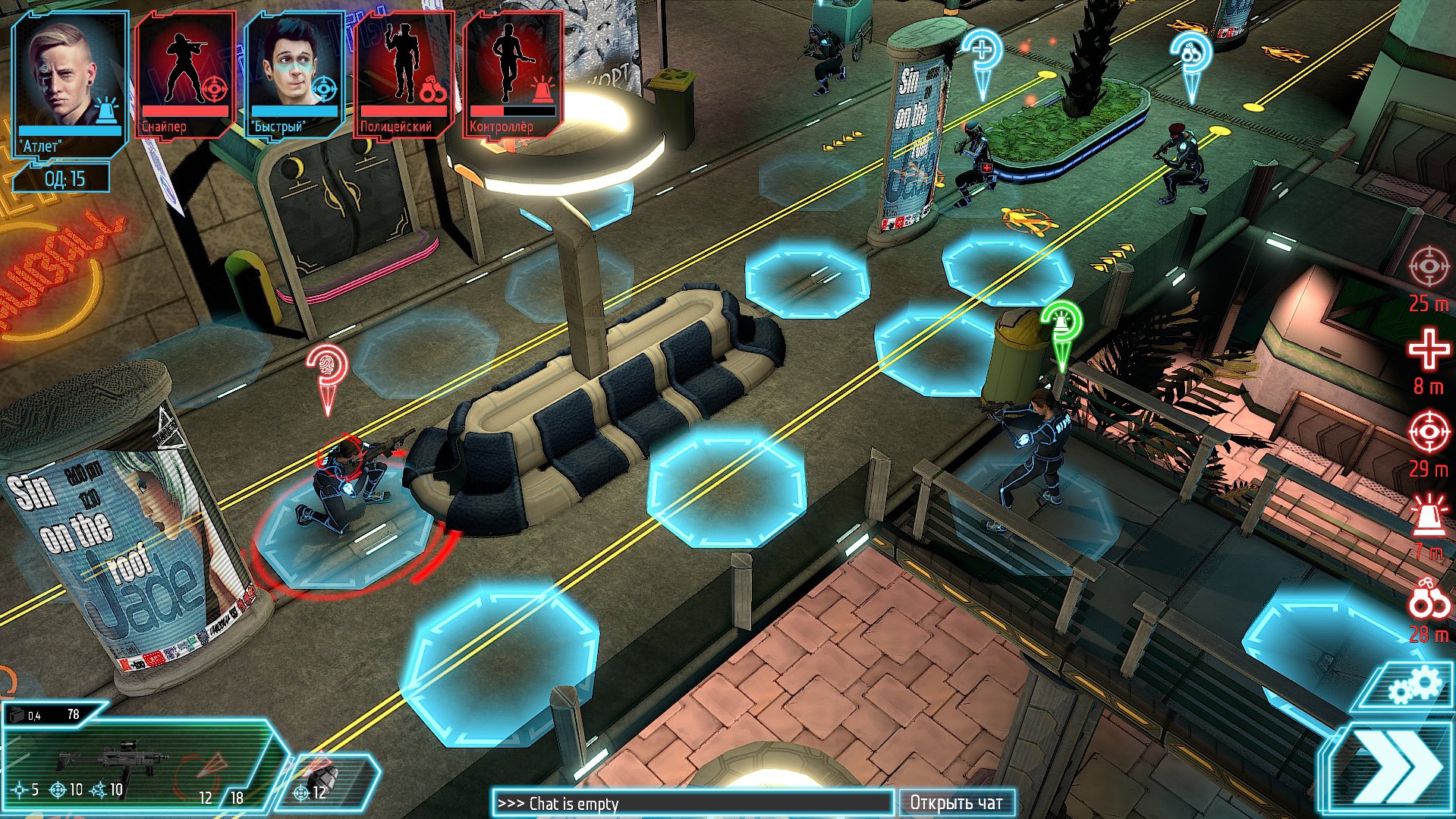Click the end-turn double chevron button
The width and height of the screenshot is (1456, 819).
click(1400, 767)
